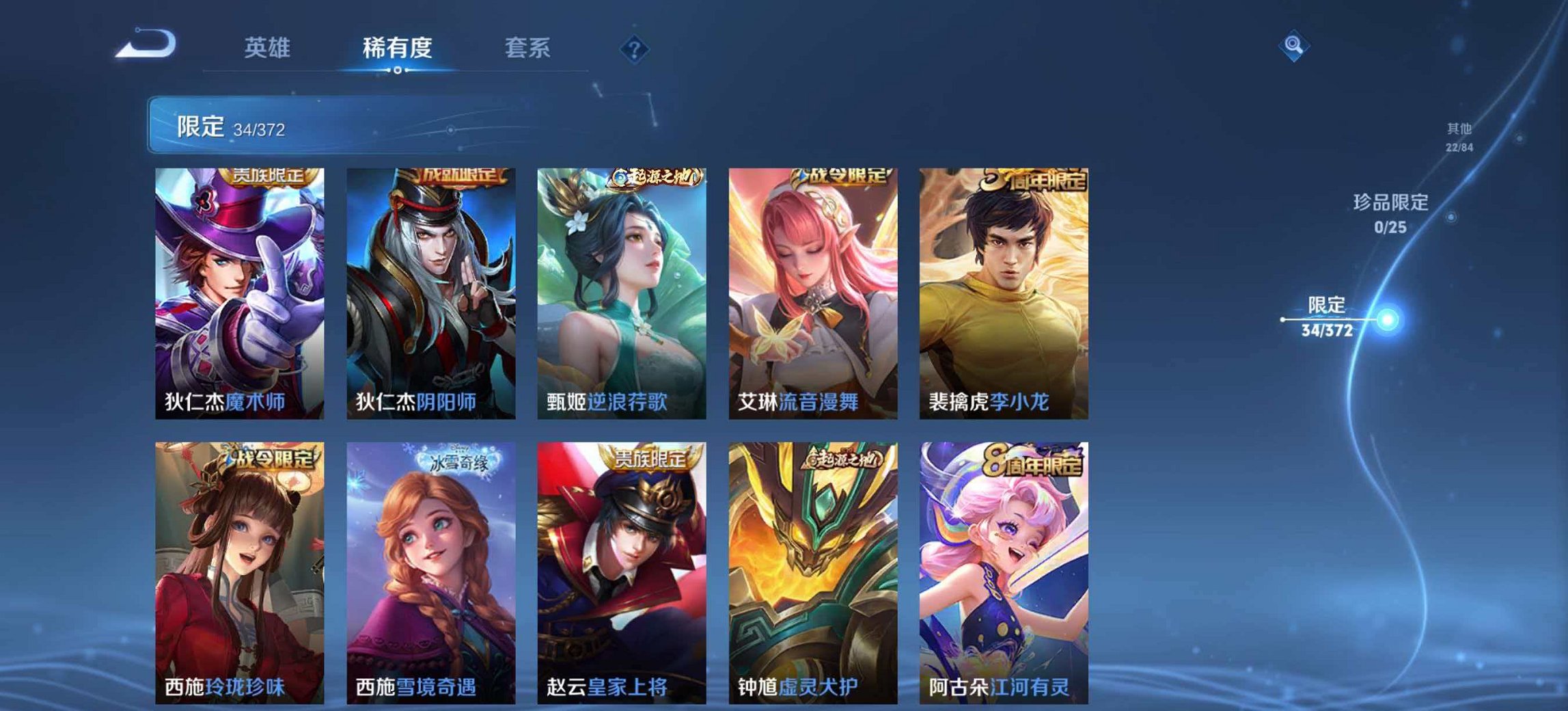Click the question mark help icon
Image resolution: width=1568 pixels, height=711 pixels.
click(x=635, y=48)
